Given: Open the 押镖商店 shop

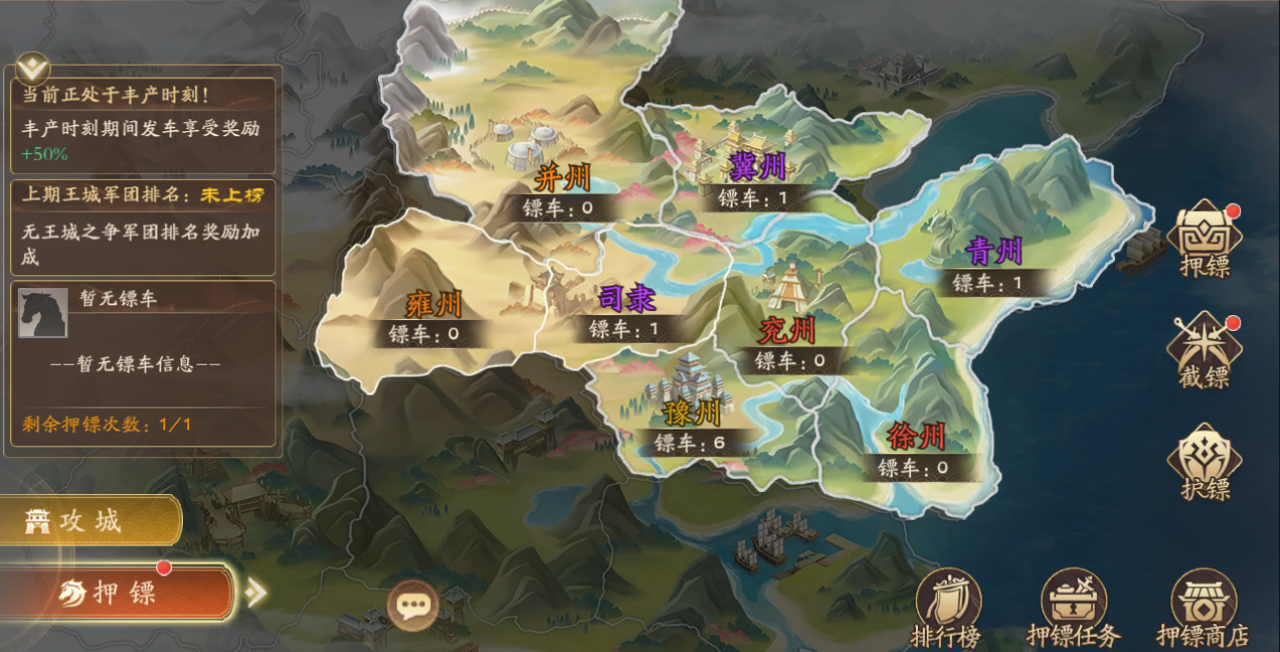Looking at the screenshot, I should [1203, 607].
